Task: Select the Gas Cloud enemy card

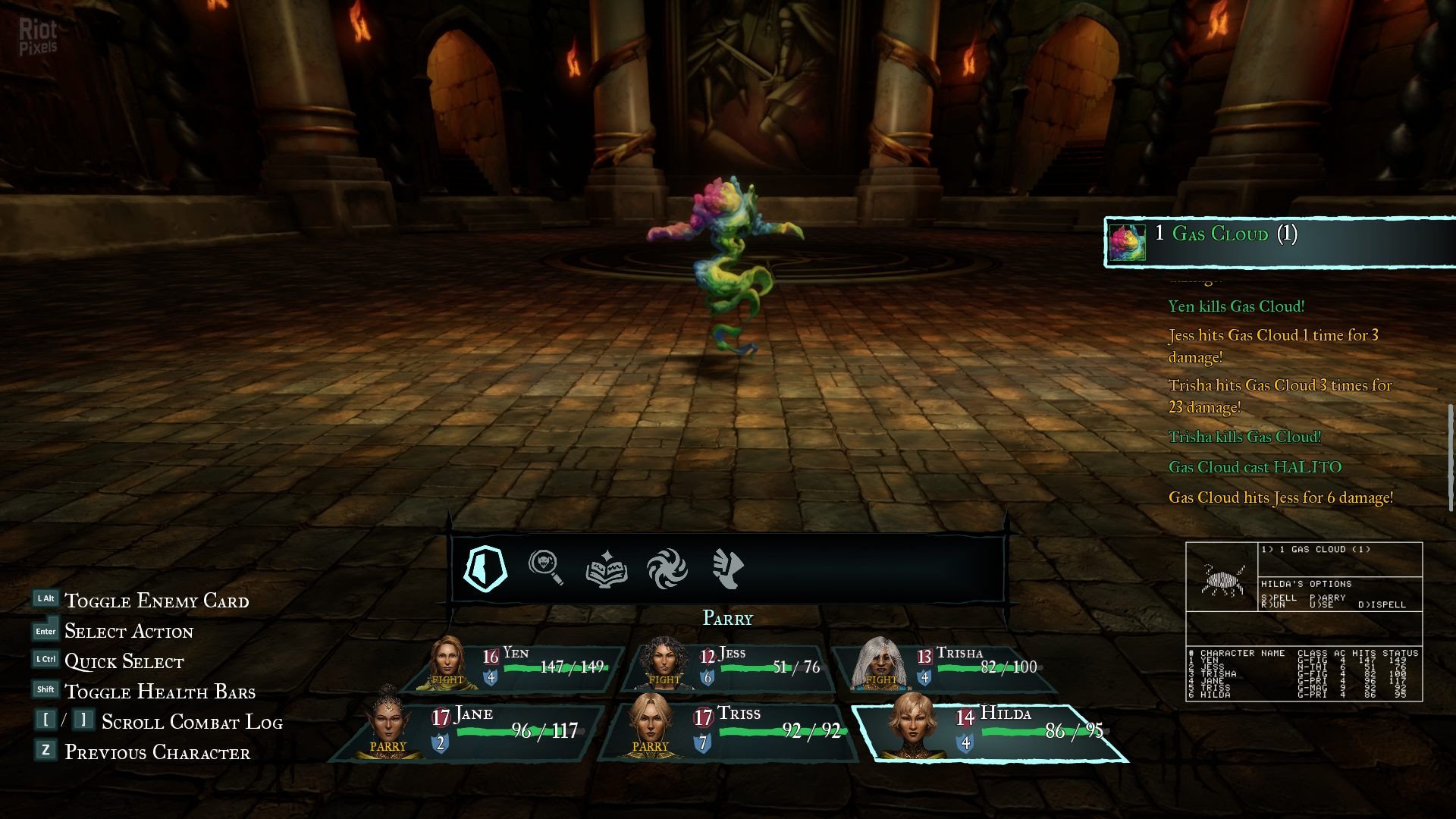Action: tap(1280, 242)
